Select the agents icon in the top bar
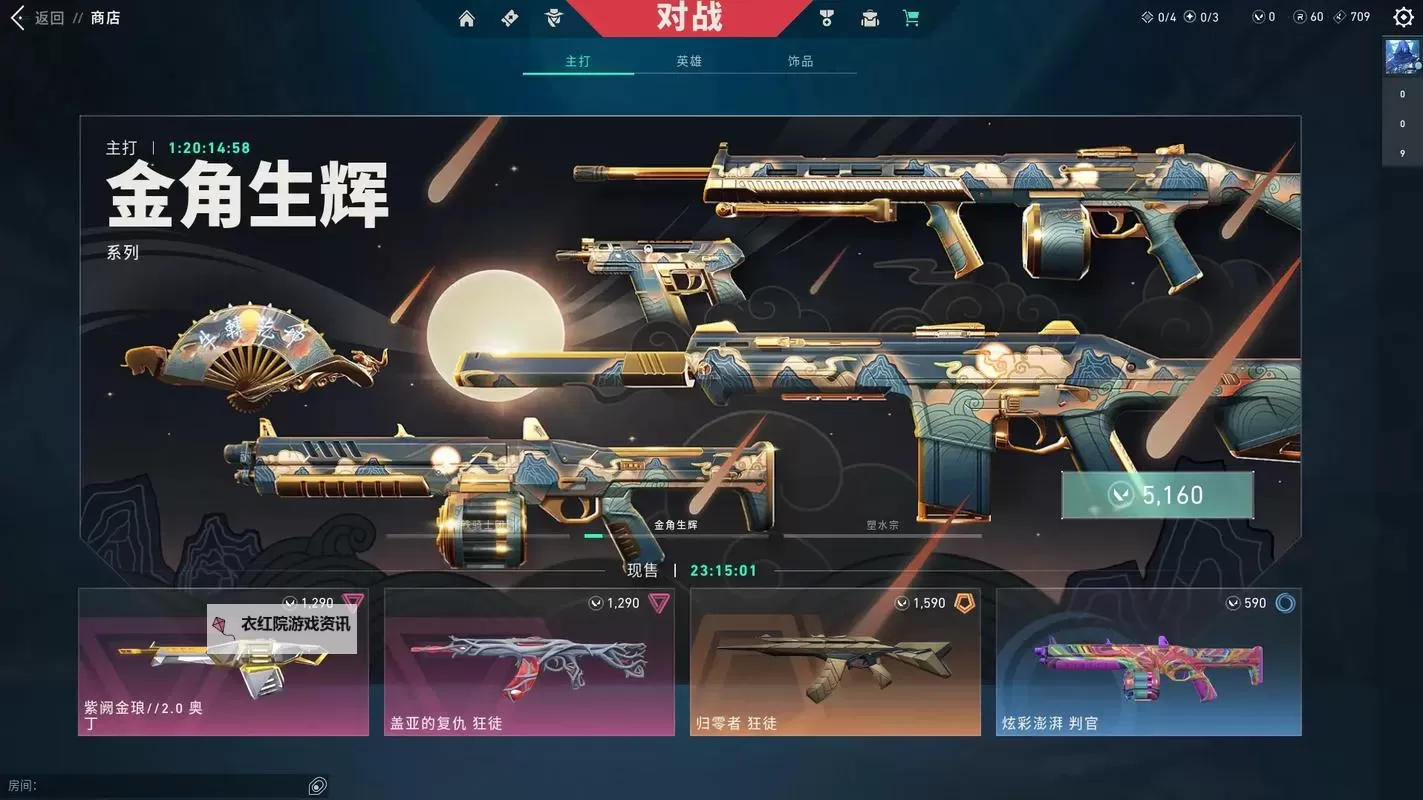1423x800 pixels. (x=553, y=17)
